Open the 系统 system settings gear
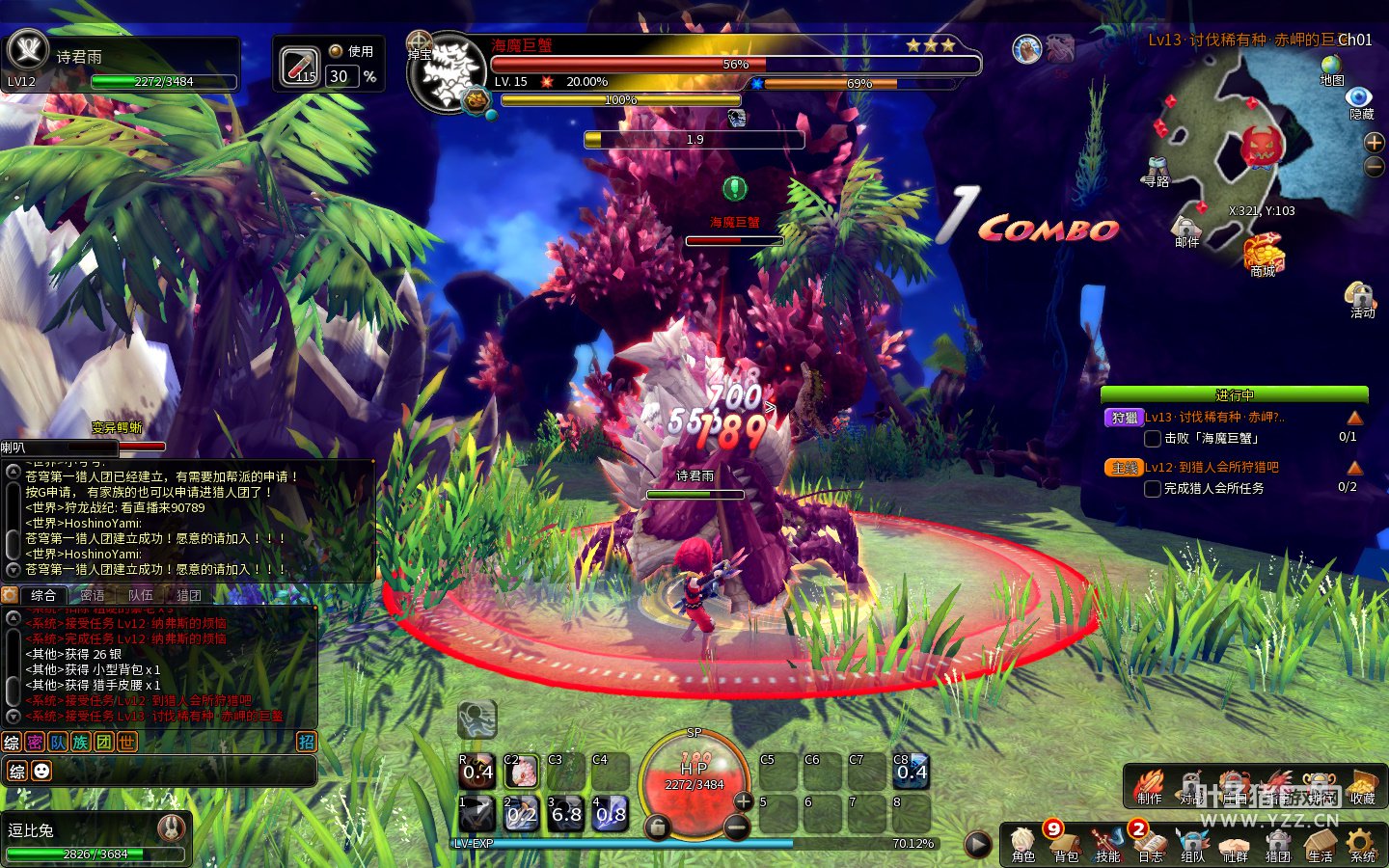The width and height of the screenshot is (1389, 868). click(1362, 844)
